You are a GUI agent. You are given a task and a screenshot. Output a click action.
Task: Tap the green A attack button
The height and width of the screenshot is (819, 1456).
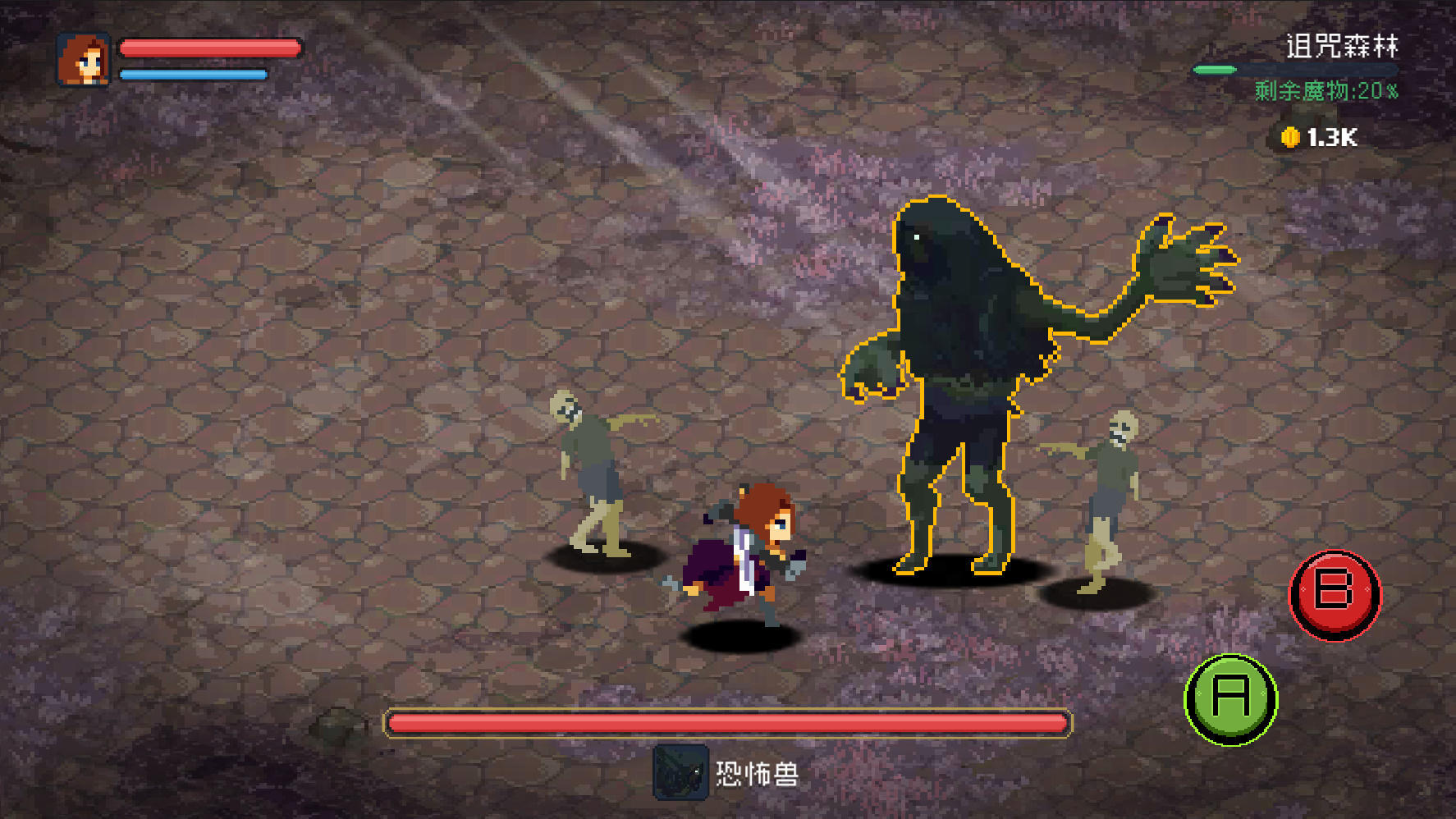click(x=1230, y=699)
